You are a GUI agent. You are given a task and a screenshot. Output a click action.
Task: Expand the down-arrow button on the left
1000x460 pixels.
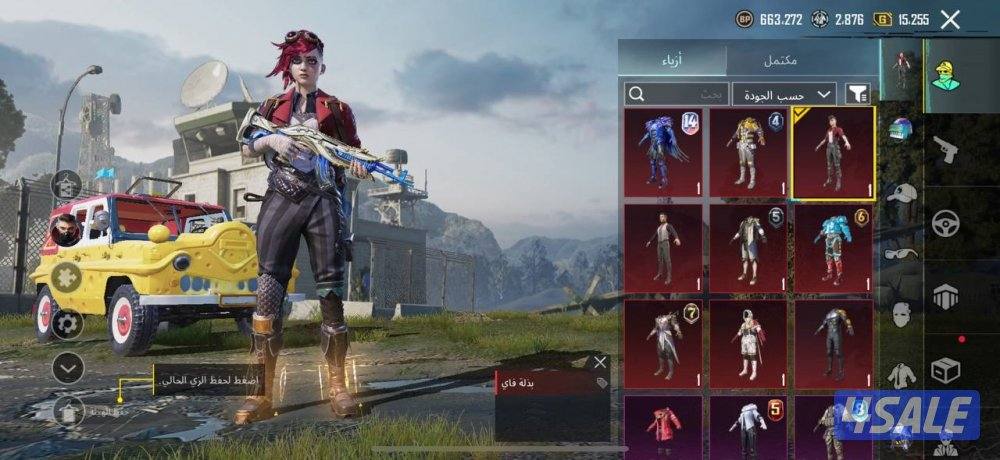click(67, 368)
